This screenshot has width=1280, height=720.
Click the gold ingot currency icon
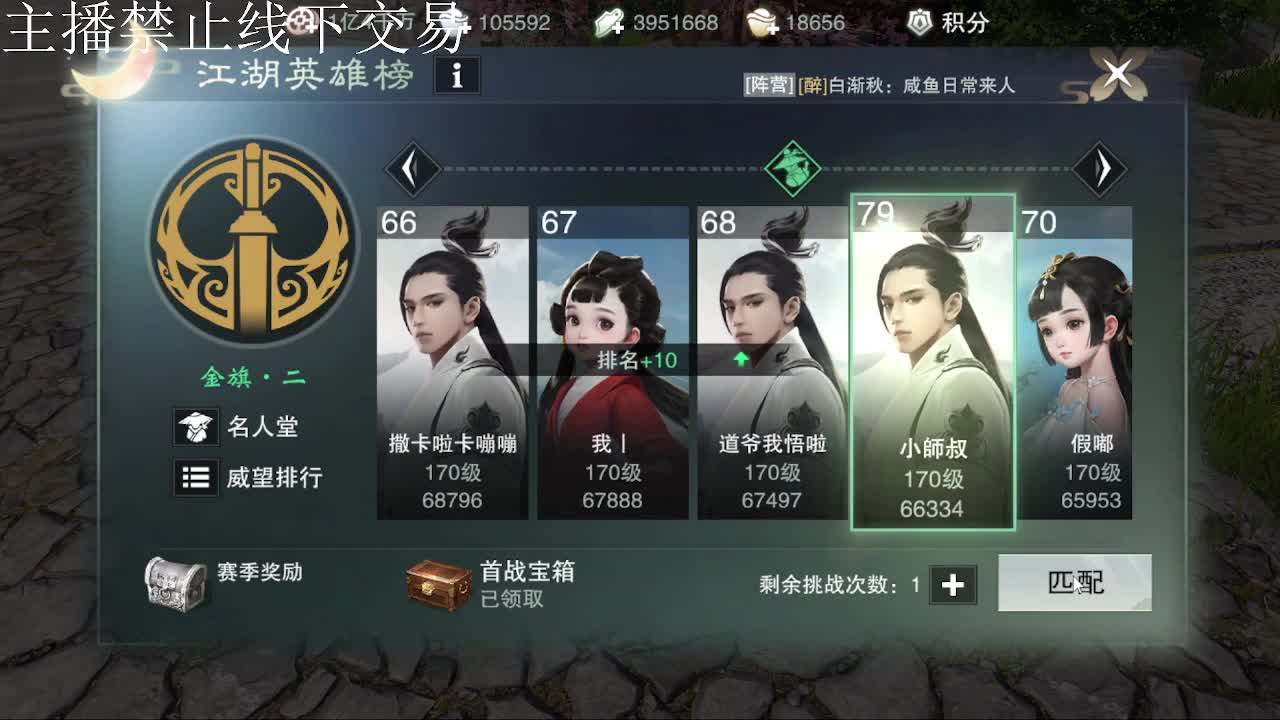[x=758, y=22]
